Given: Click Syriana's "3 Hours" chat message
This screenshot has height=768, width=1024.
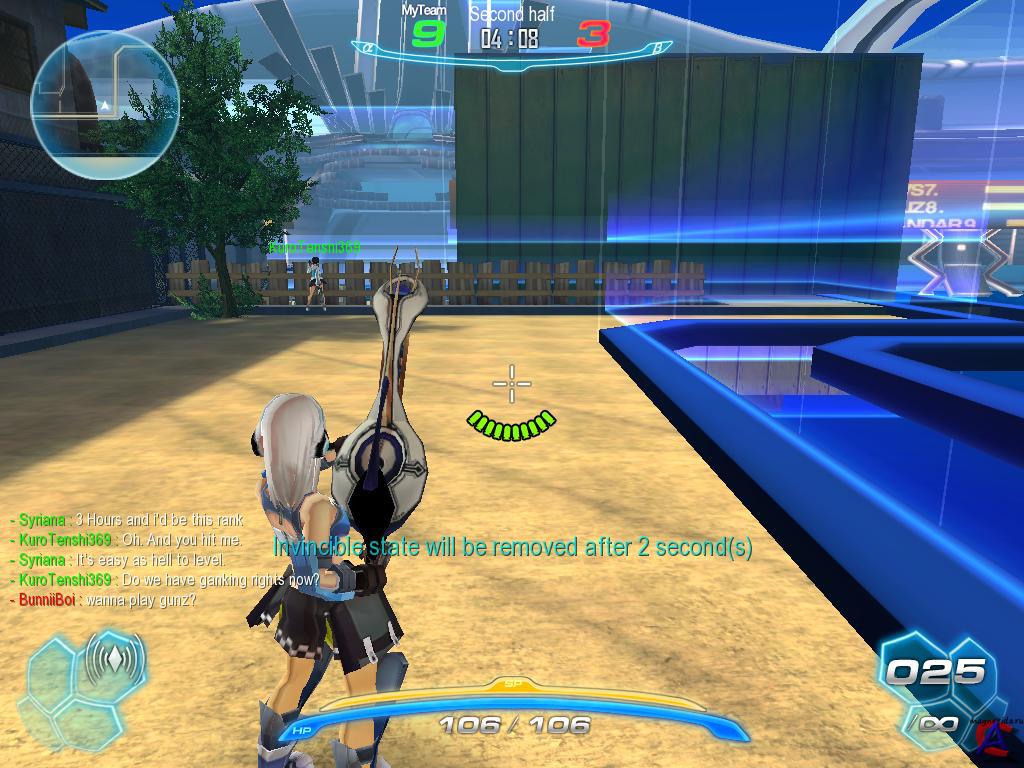Looking at the screenshot, I should (x=127, y=520).
